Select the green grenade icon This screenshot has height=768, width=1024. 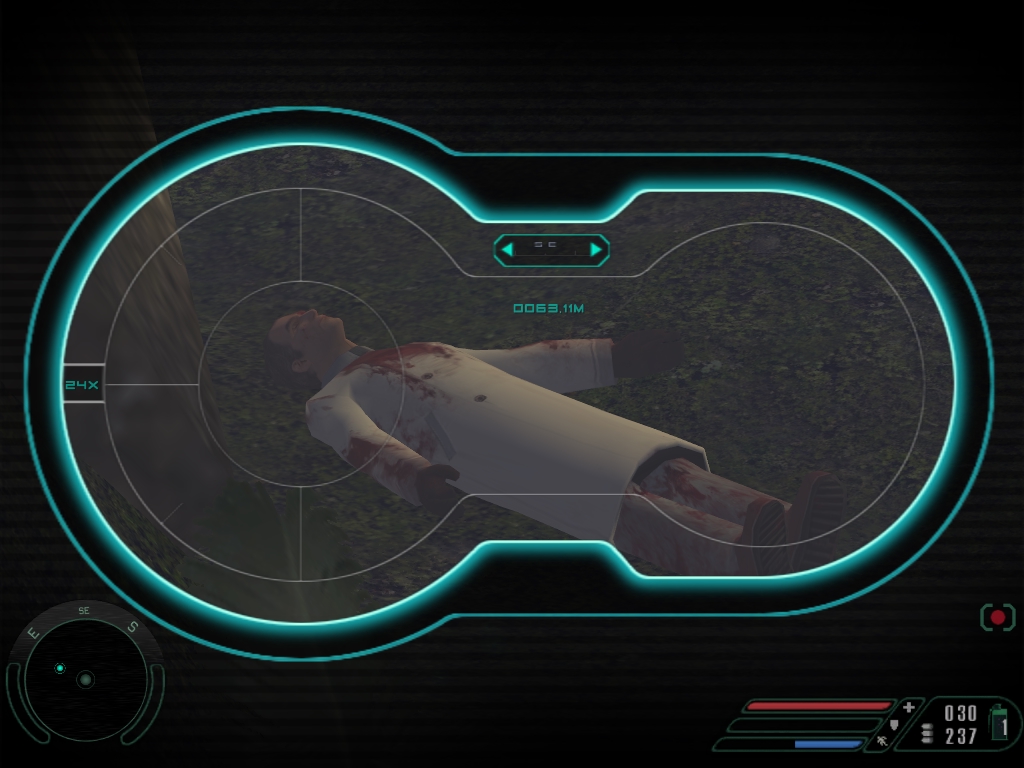[999, 722]
